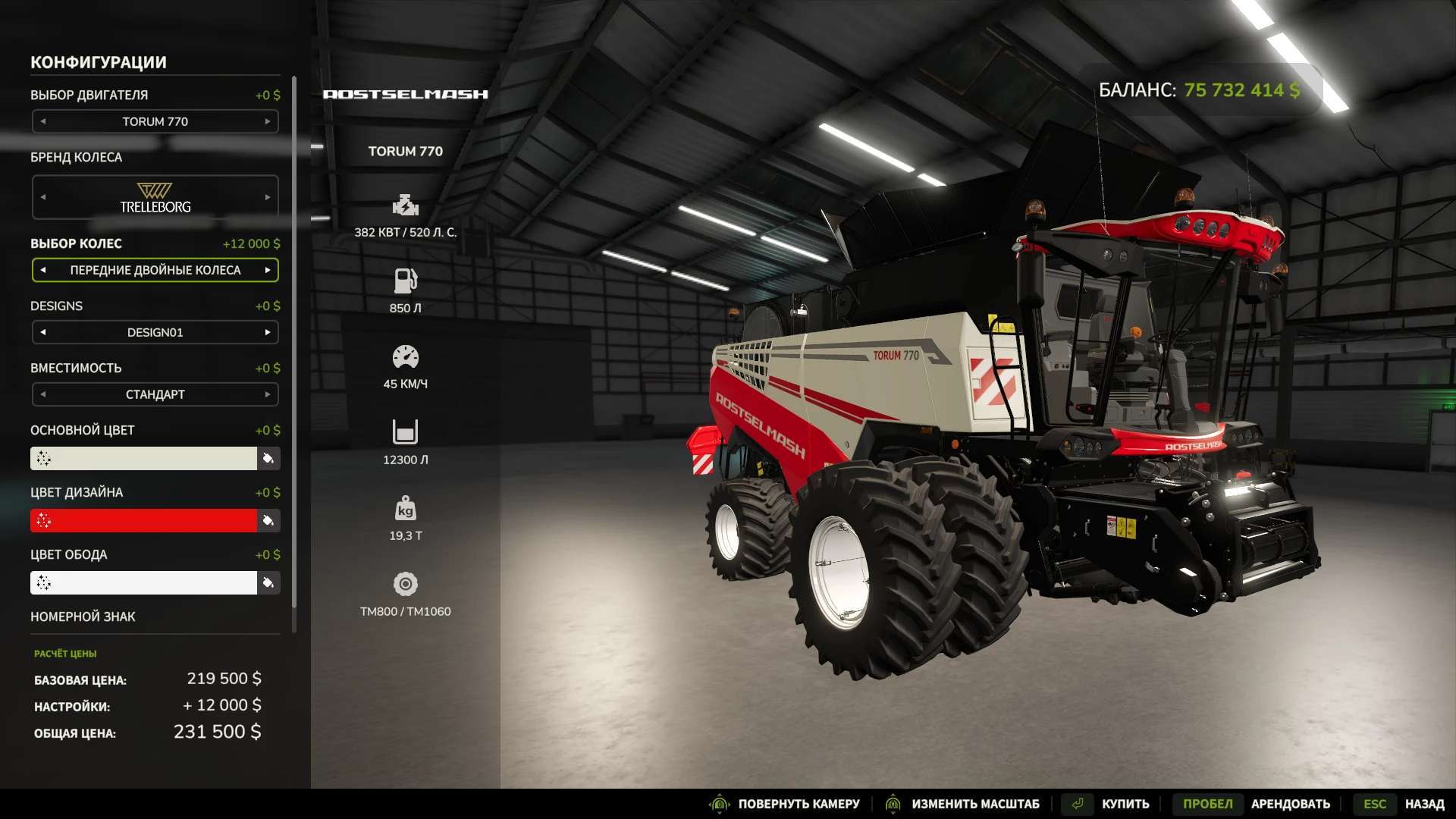Select next design after DESIGN01

click(268, 332)
